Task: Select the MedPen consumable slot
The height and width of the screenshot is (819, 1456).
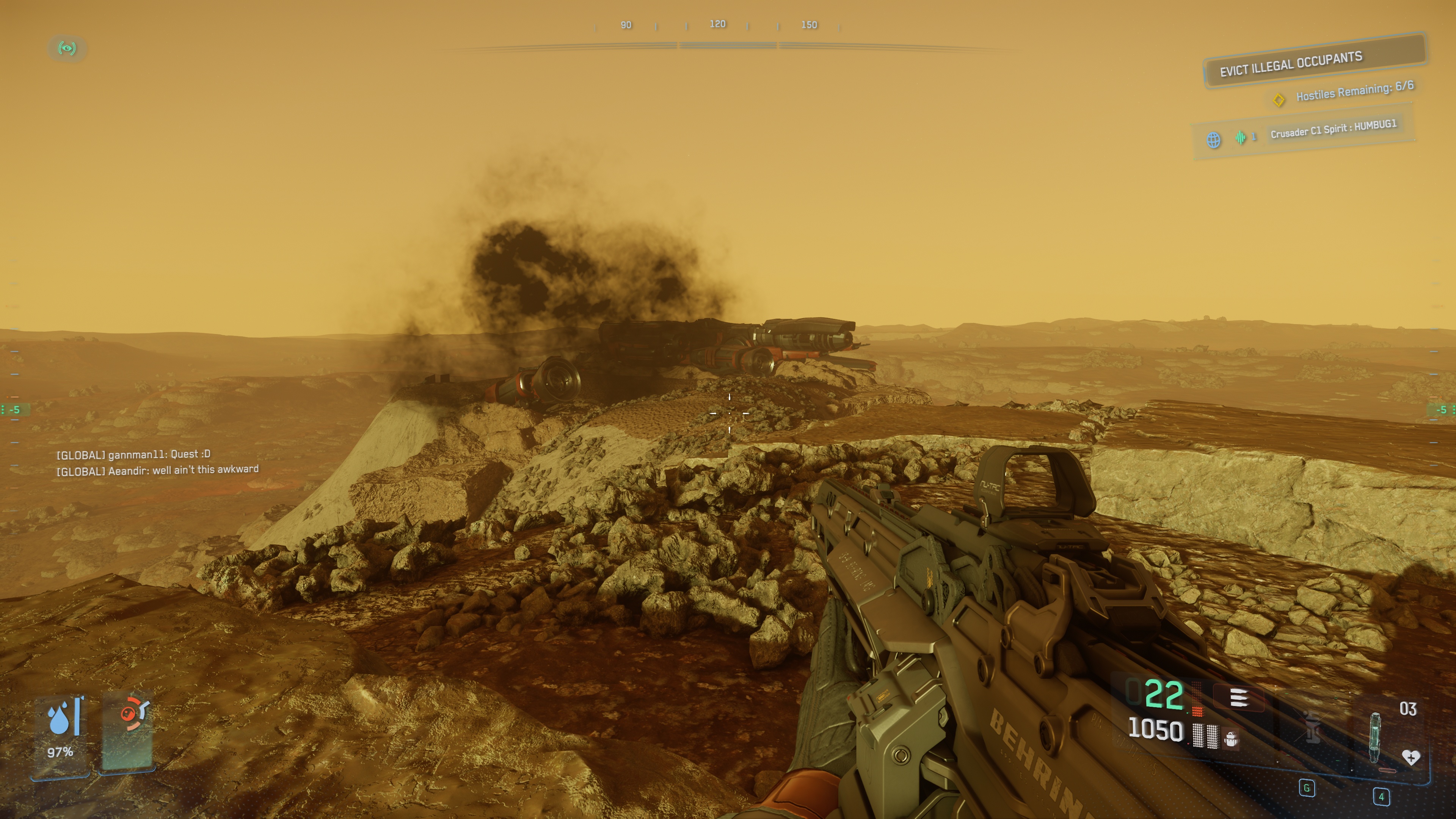Action: tap(1375, 737)
